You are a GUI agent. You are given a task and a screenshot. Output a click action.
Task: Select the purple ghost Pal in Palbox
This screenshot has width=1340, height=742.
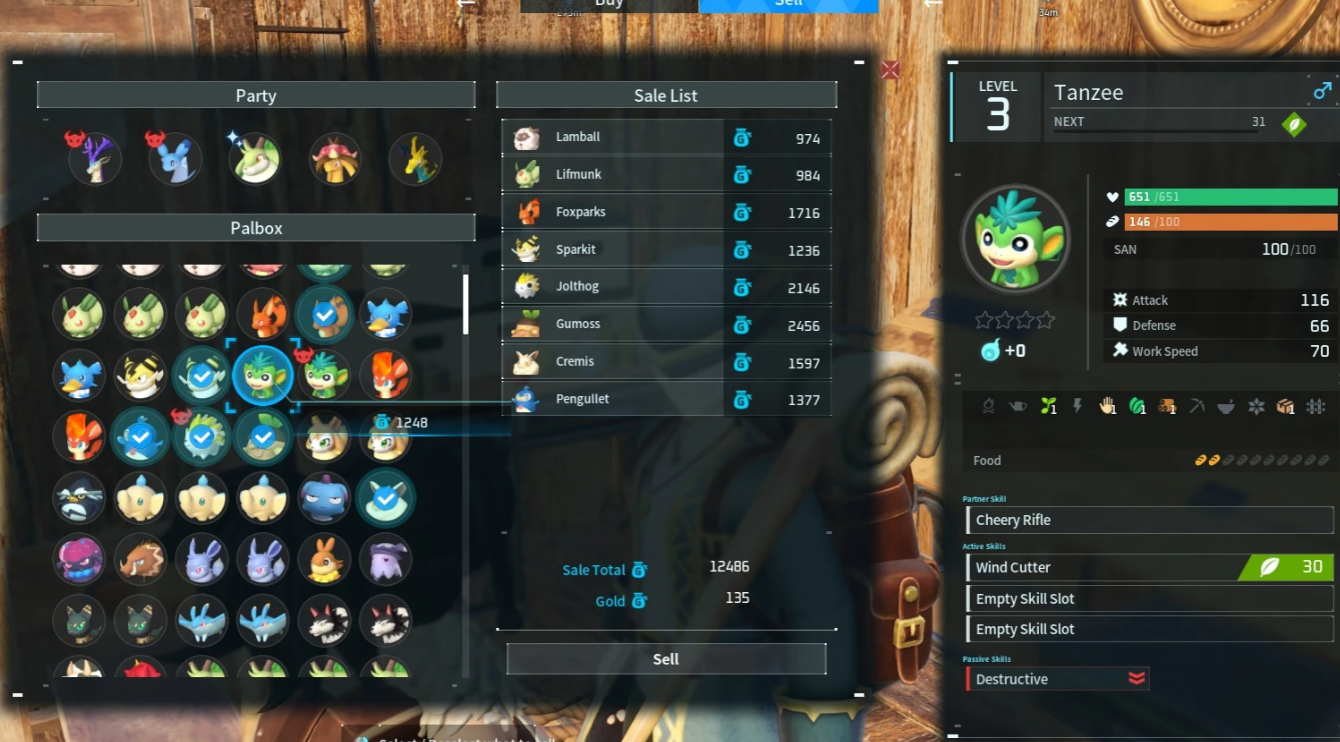pyautogui.click(x=385, y=559)
